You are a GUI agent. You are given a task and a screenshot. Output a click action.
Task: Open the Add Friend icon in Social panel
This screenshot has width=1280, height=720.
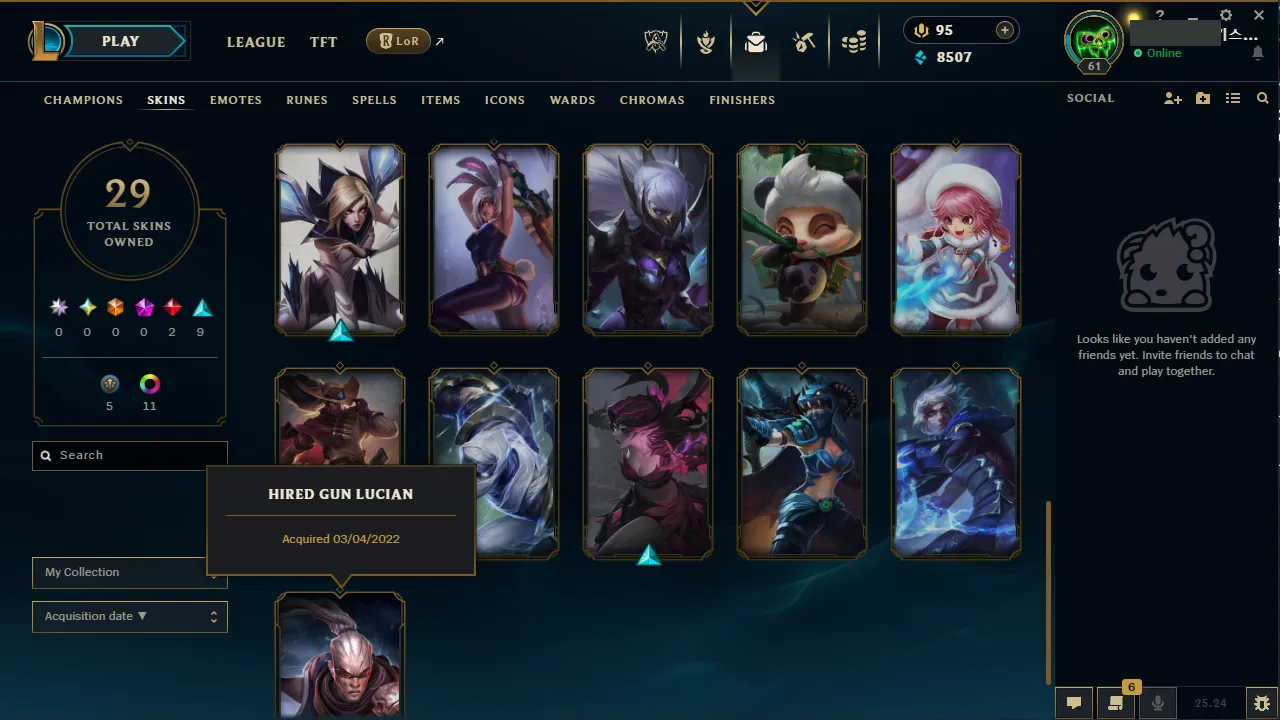coord(1172,98)
